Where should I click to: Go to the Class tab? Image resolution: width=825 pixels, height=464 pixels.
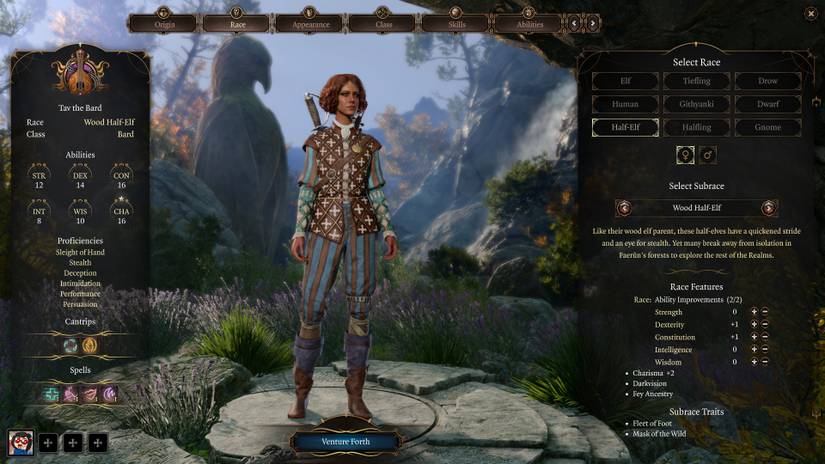(x=383, y=21)
